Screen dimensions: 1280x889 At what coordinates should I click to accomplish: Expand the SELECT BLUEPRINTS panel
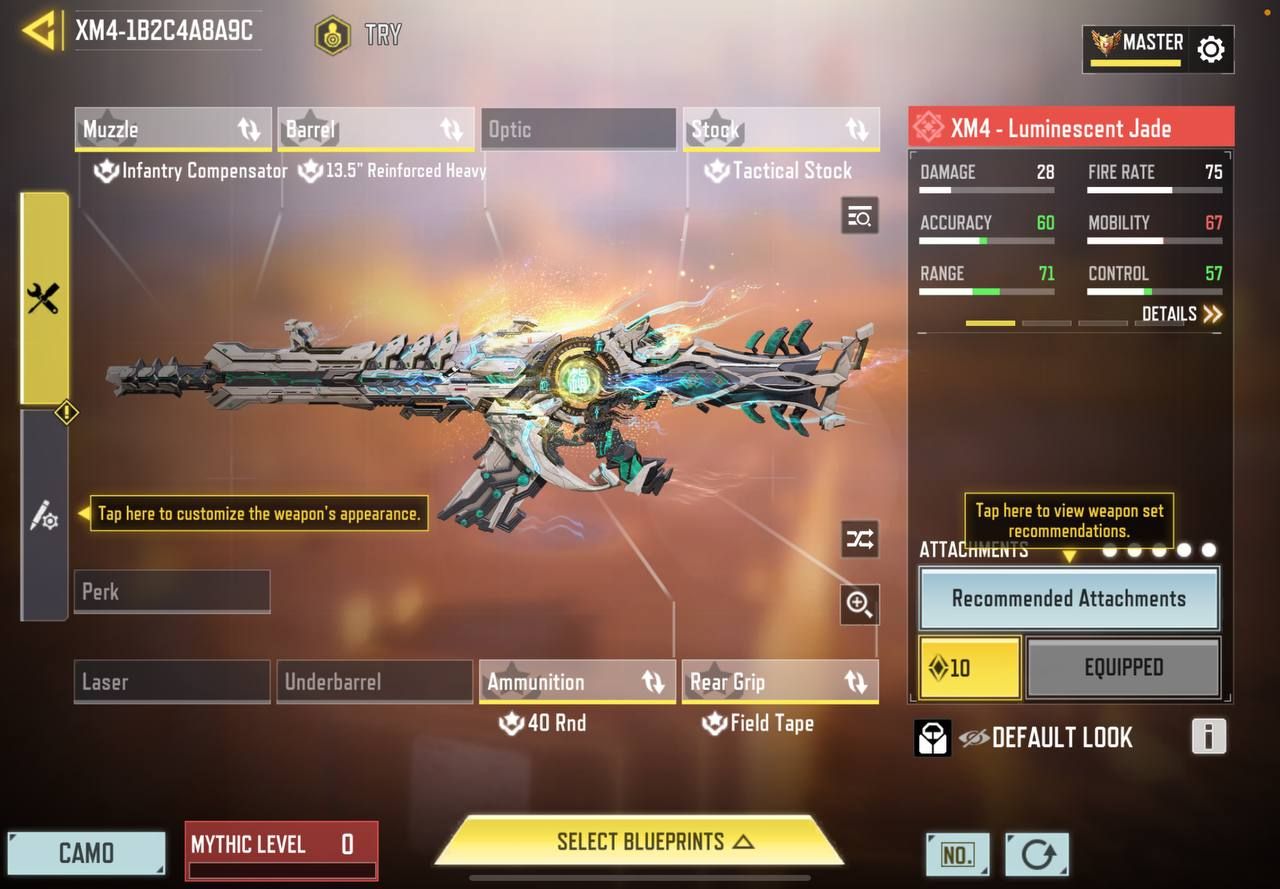click(x=640, y=841)
